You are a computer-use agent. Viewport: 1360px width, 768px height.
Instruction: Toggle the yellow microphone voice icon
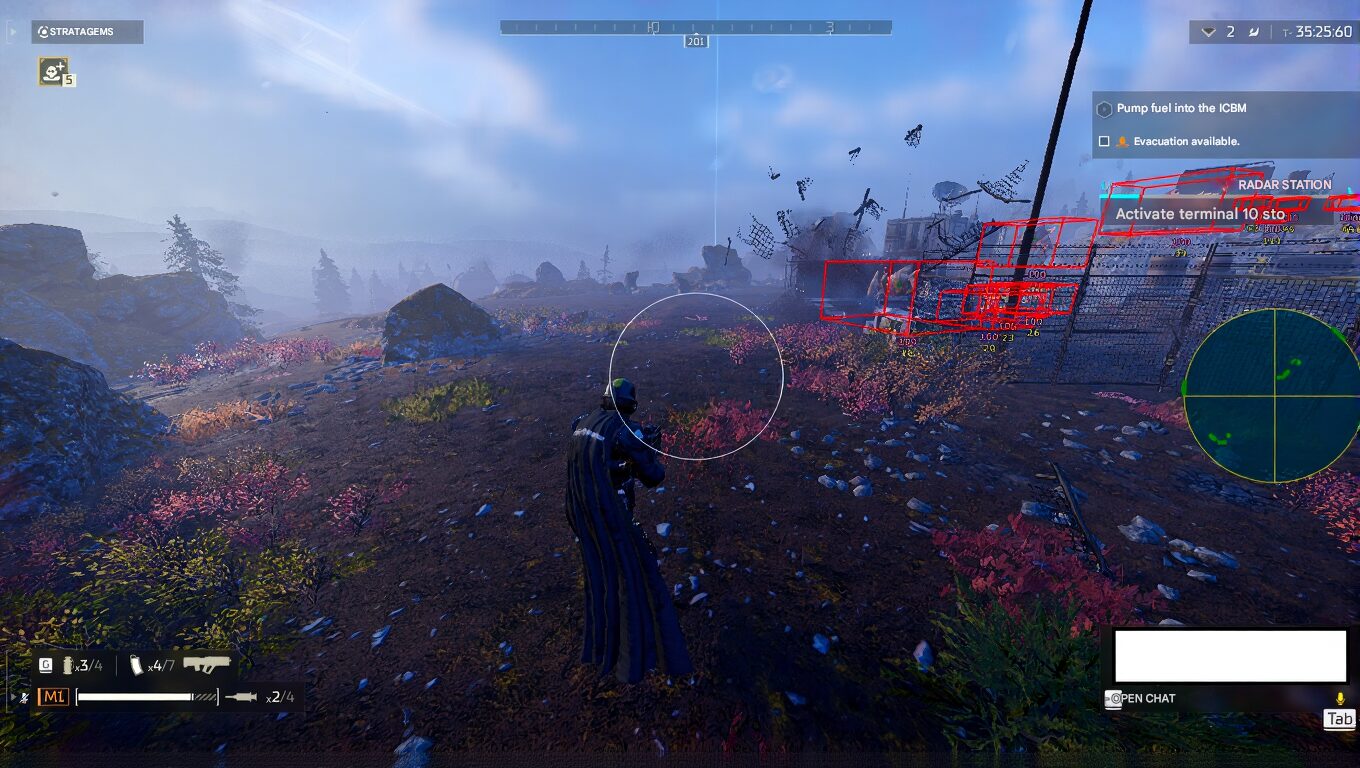[1340, 698]
